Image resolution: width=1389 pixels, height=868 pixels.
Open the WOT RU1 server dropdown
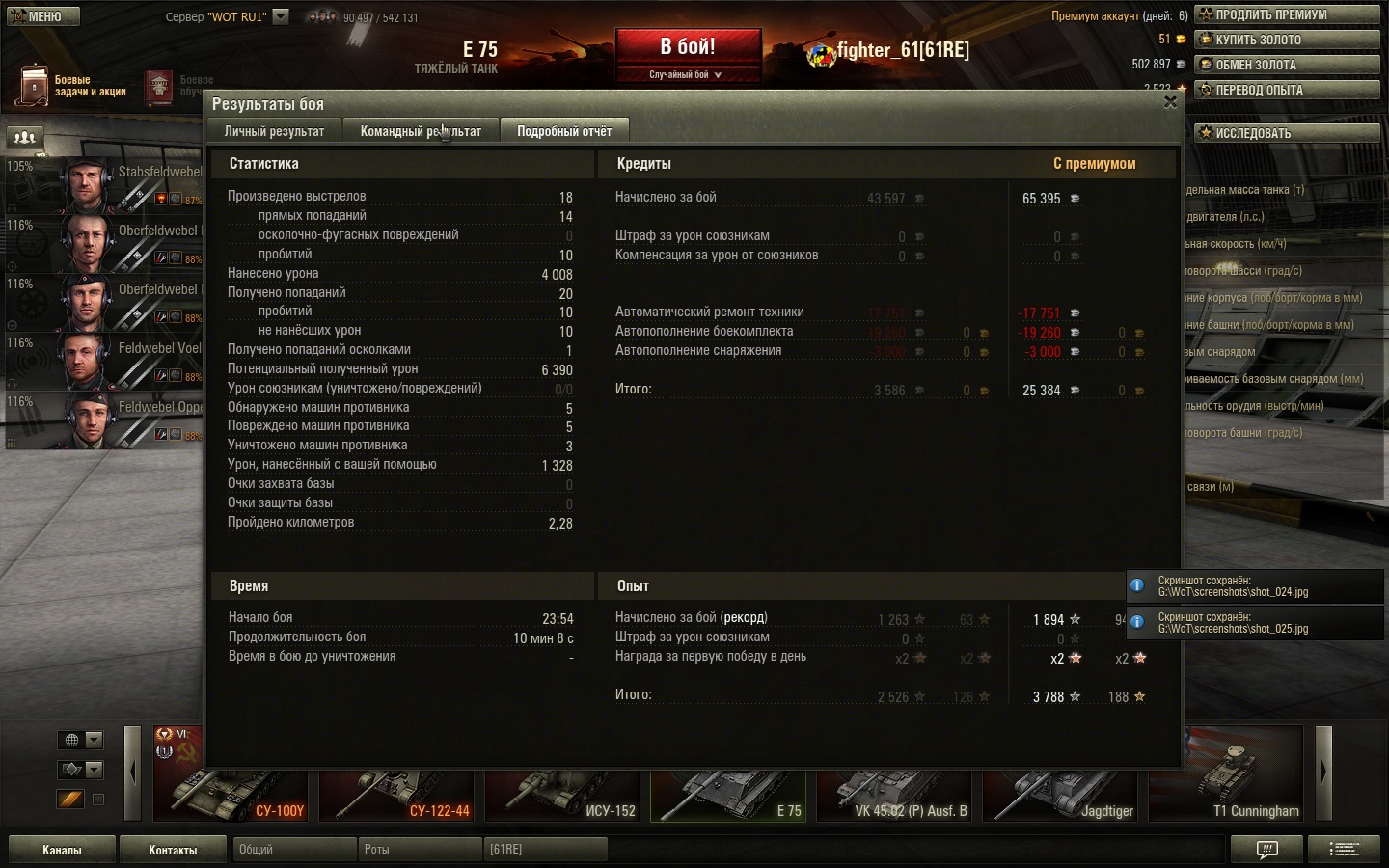click(x=281, y=16)
